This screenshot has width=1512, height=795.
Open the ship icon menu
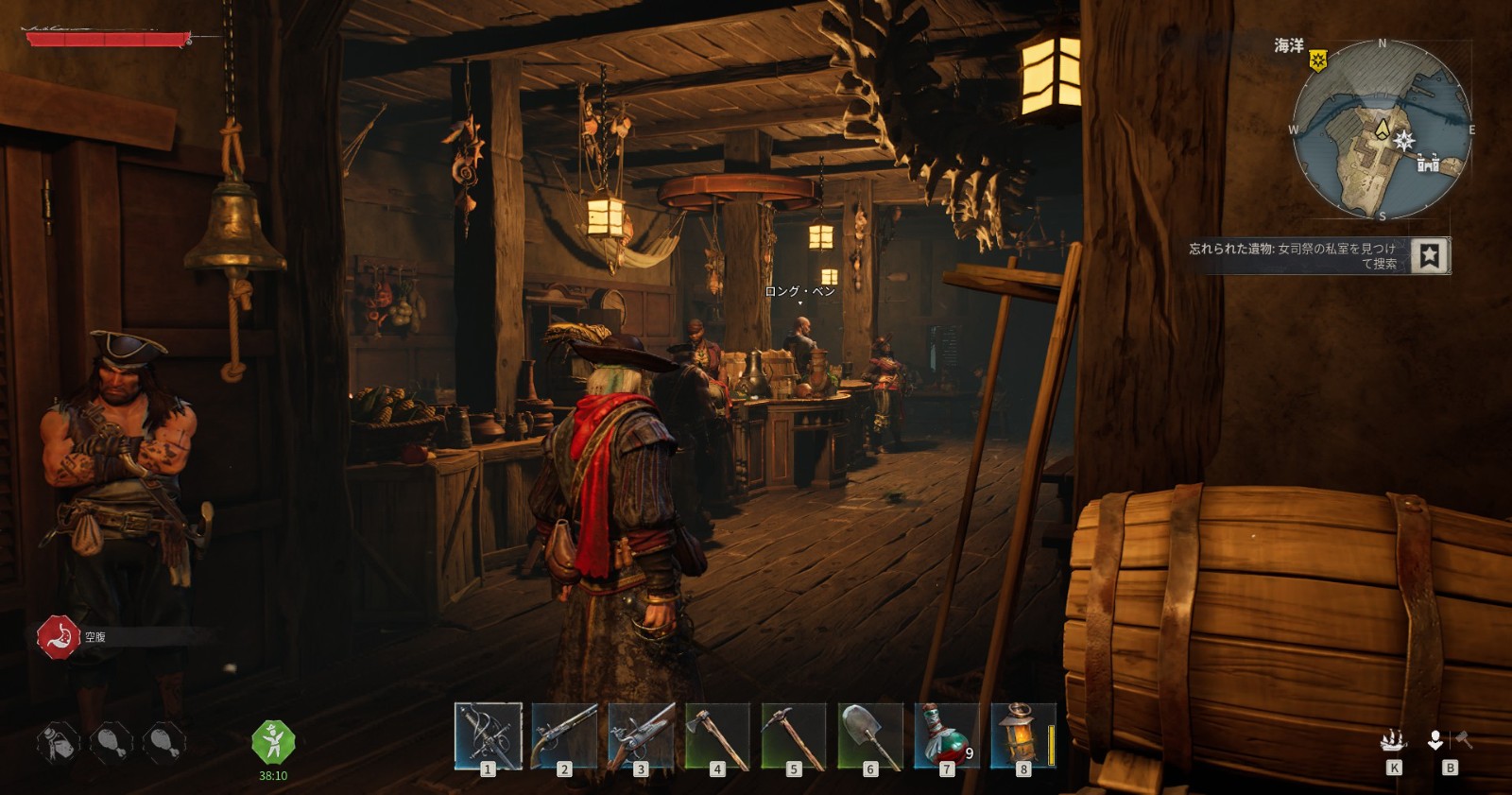click(1393, 740)
